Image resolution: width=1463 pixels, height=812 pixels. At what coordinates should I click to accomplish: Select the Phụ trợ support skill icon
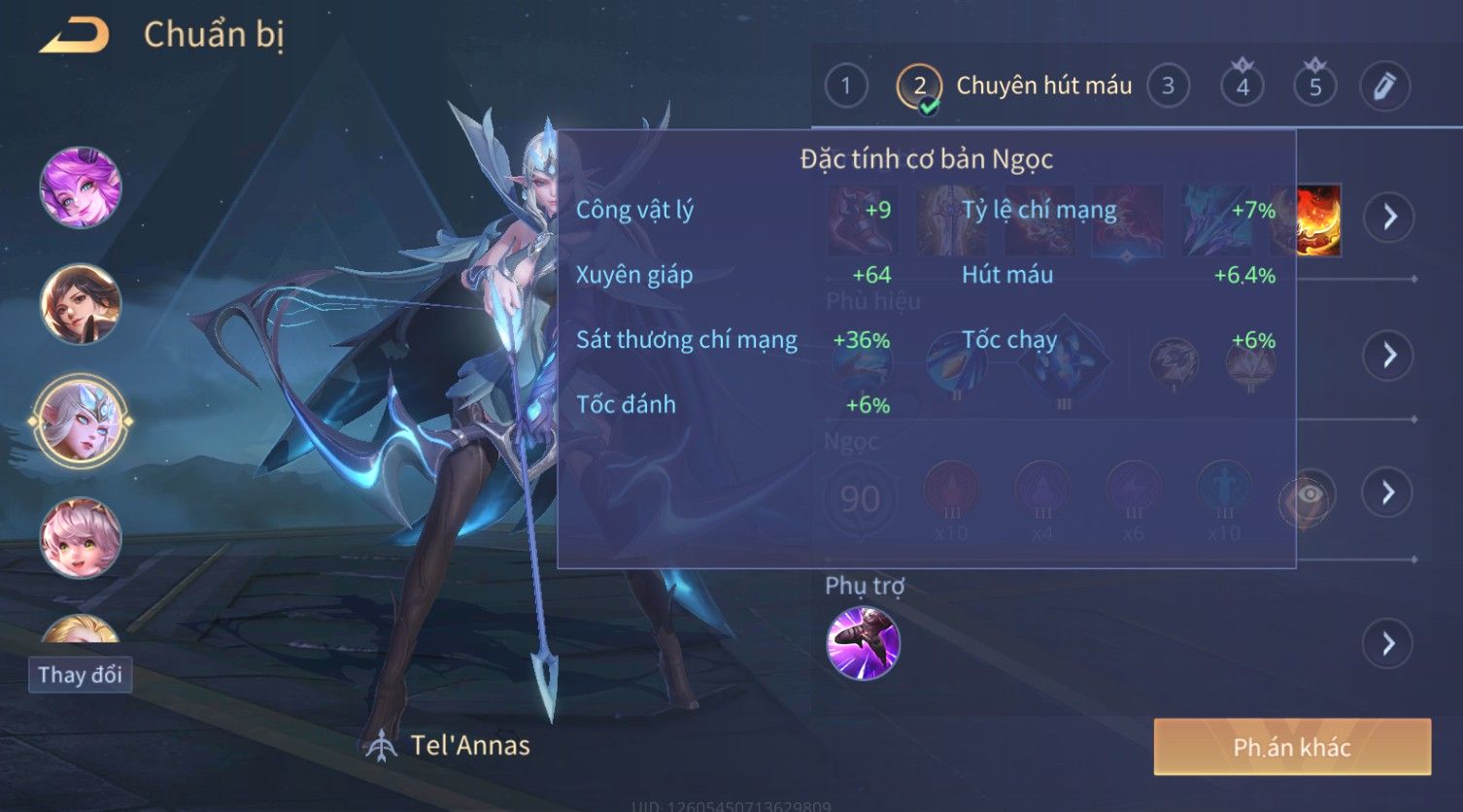(x=863, y=643)
